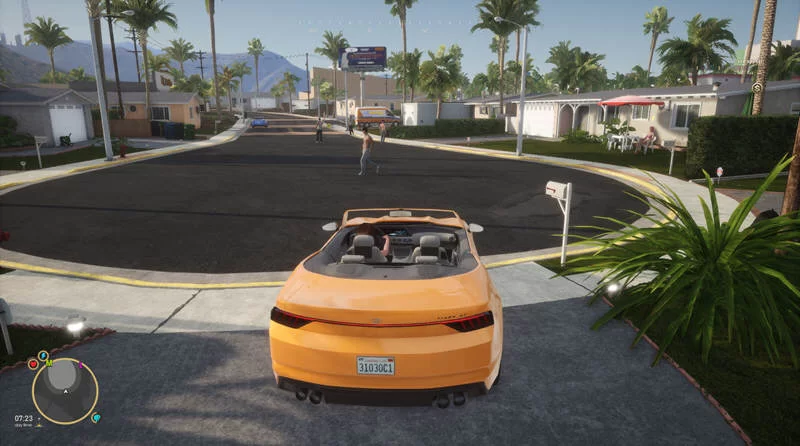Click the circular minimap

click(x=65, y=392)
